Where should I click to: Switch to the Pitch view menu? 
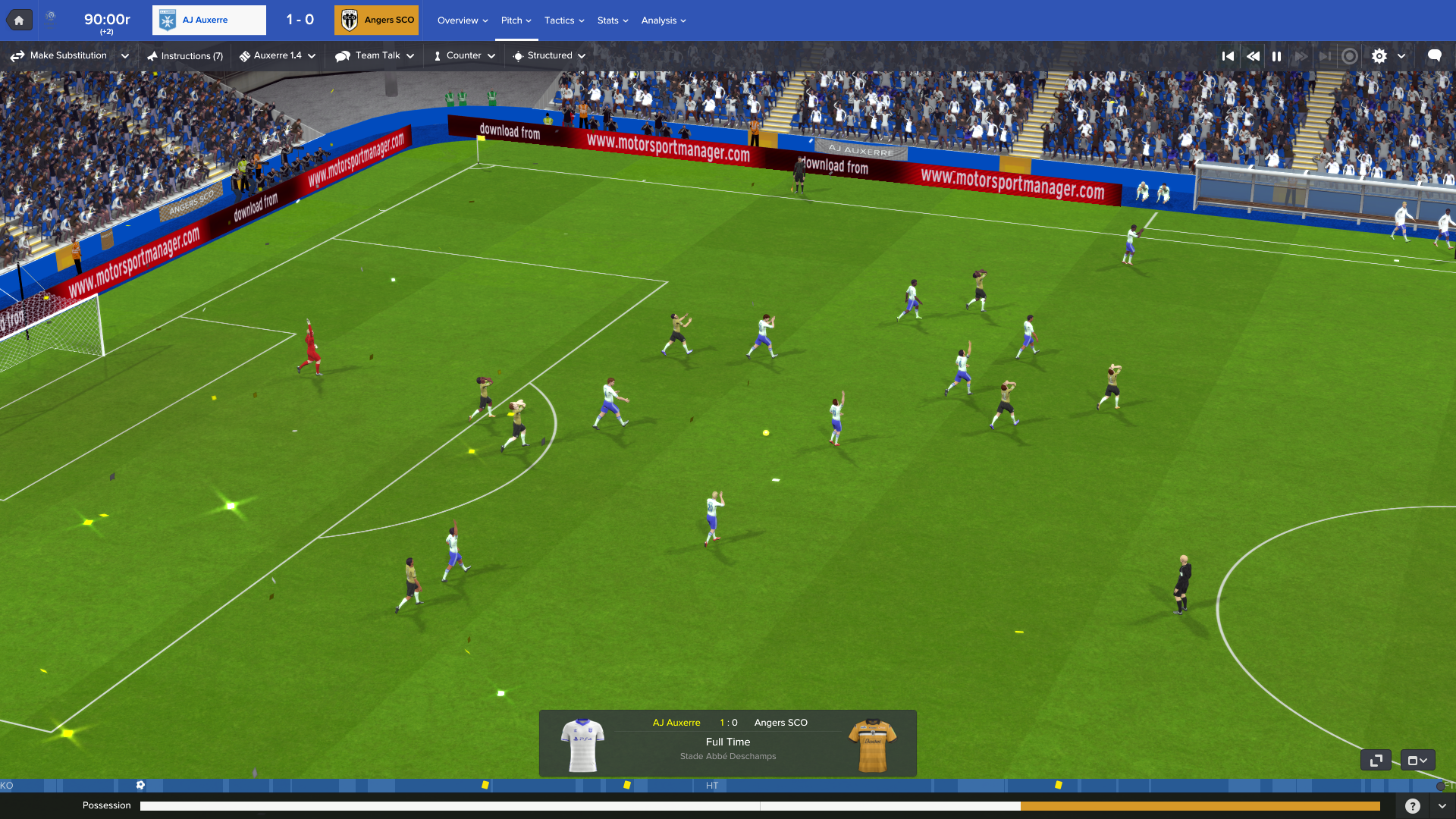516,20
